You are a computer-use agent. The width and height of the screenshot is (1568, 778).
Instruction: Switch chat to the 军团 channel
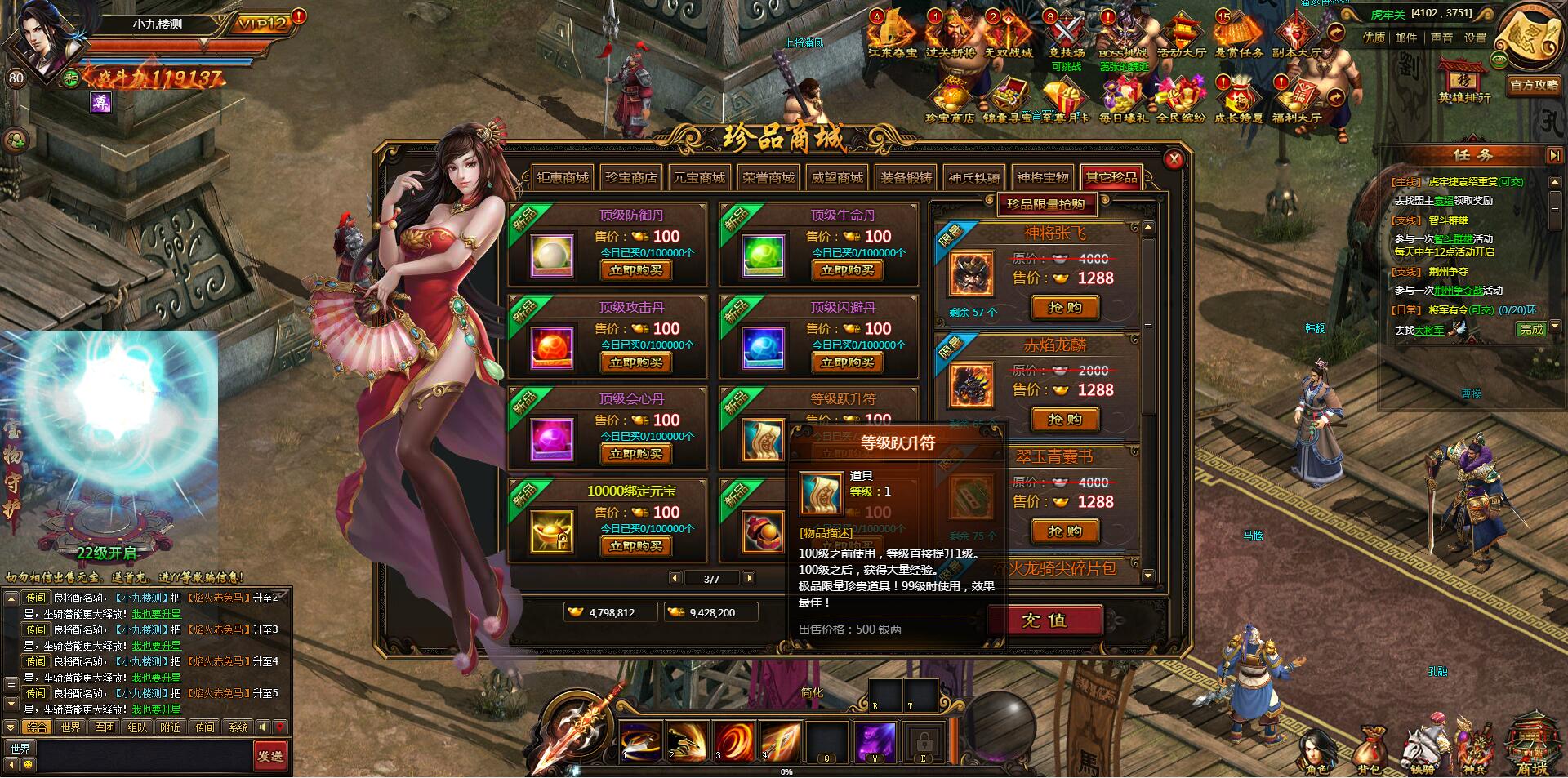[x=105, y=727]
